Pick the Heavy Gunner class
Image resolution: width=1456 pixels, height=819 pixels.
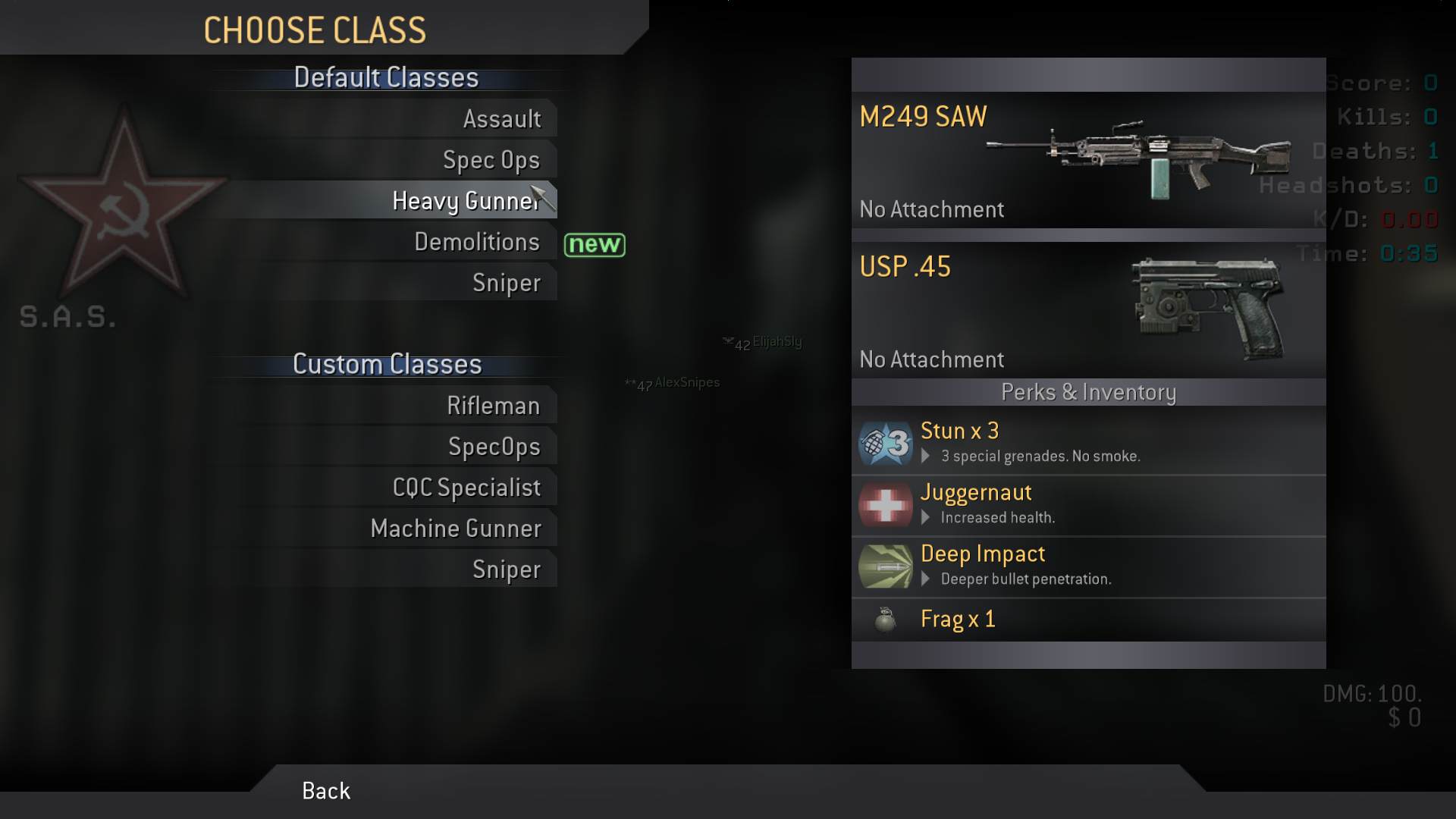464,201
